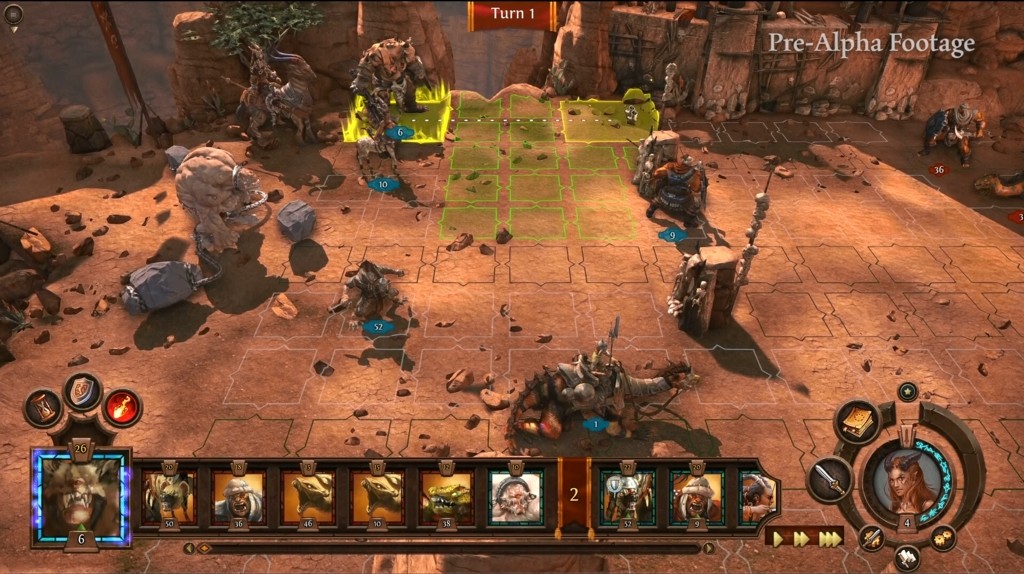Open the gear settings button
This screenshot has width=1024, height=574.
click(x=943, y=538)
